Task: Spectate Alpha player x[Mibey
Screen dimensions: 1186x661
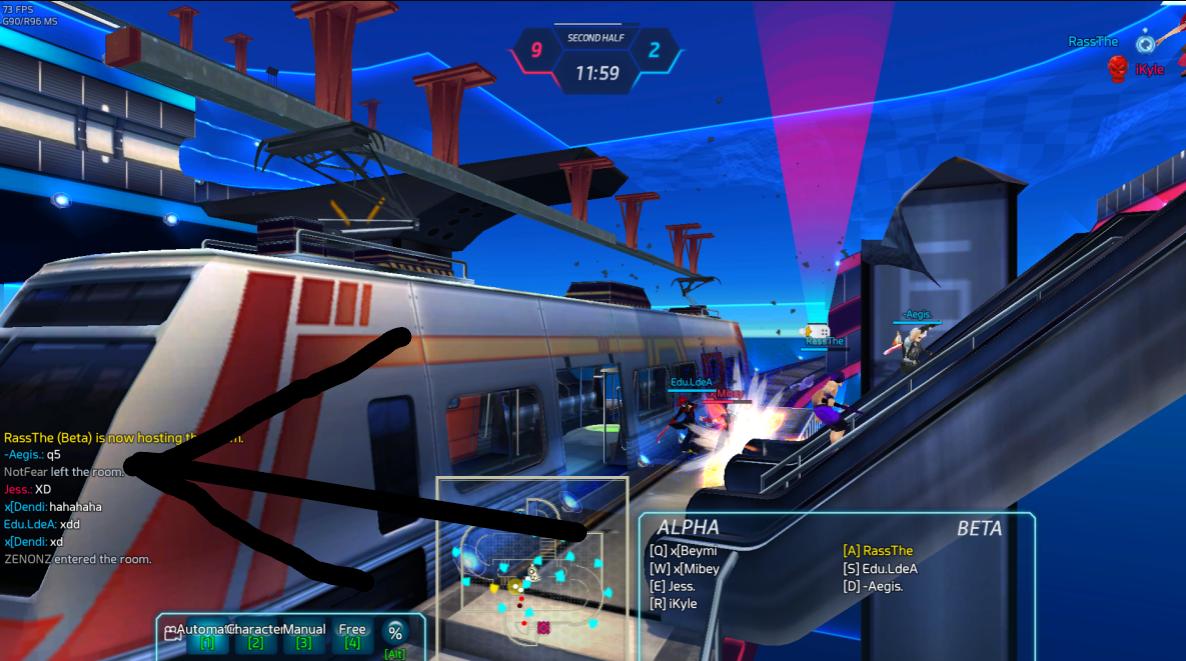Action: 684,569
